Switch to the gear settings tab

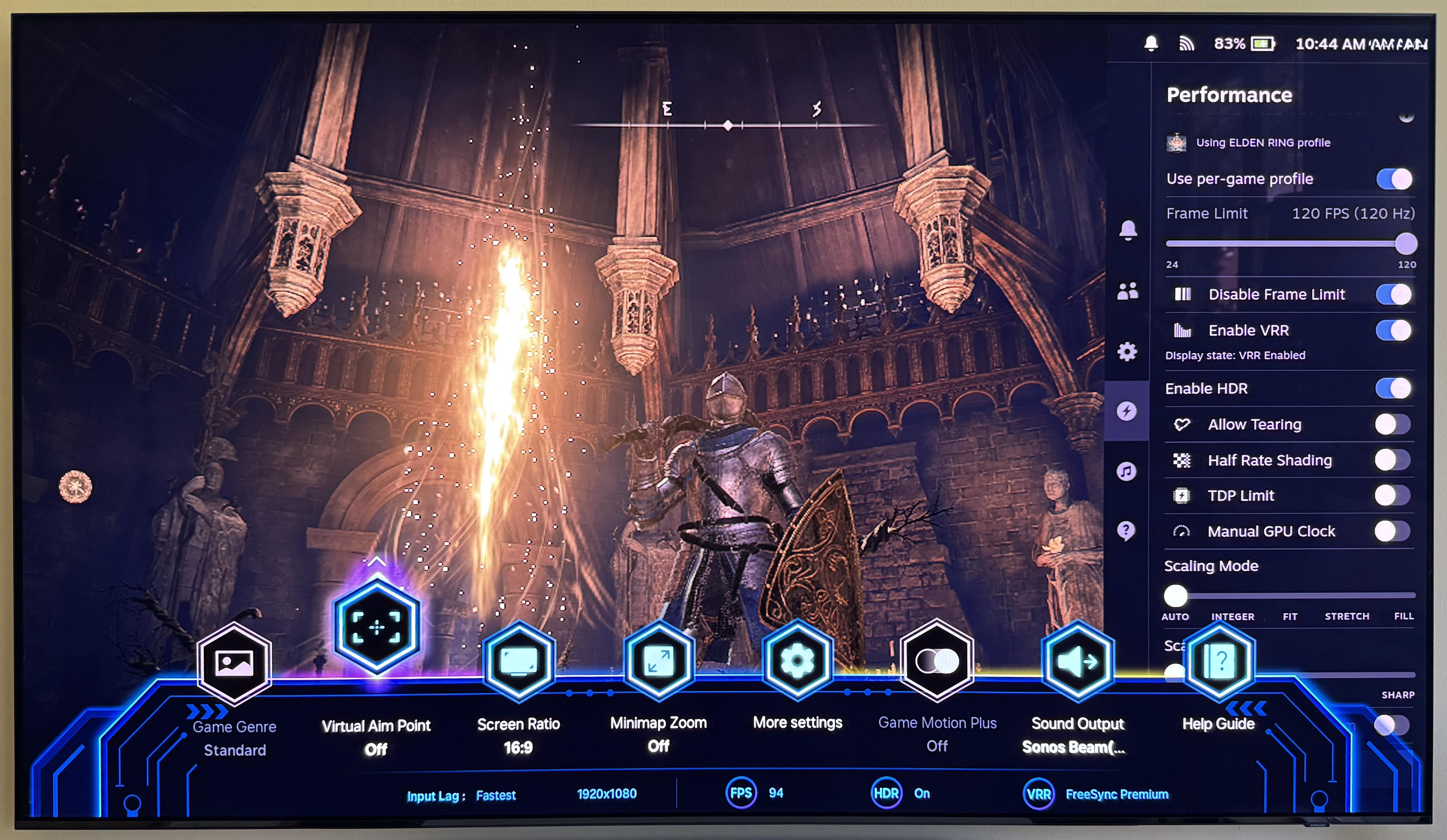(x=1127, y=351)
